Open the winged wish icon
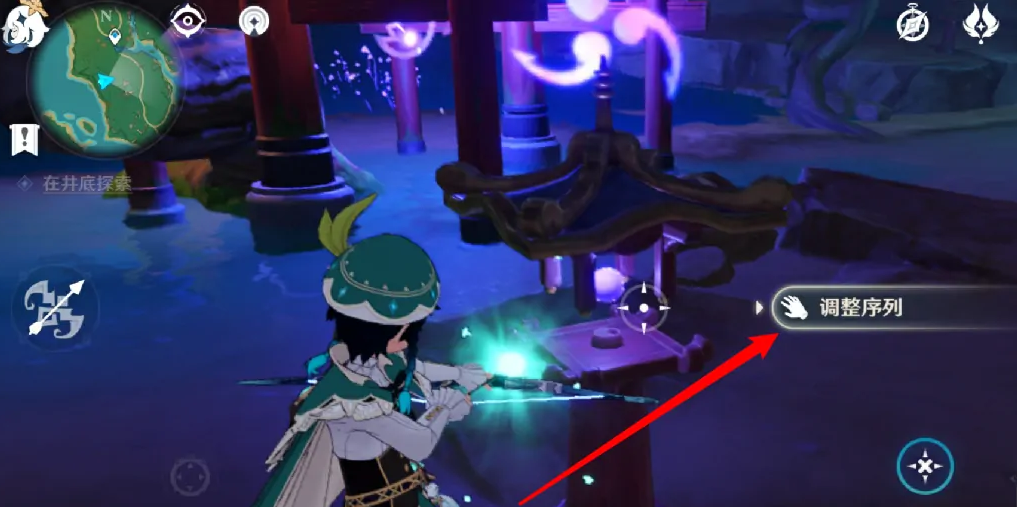Screen dimensions: 1017x507 point(982,22)
